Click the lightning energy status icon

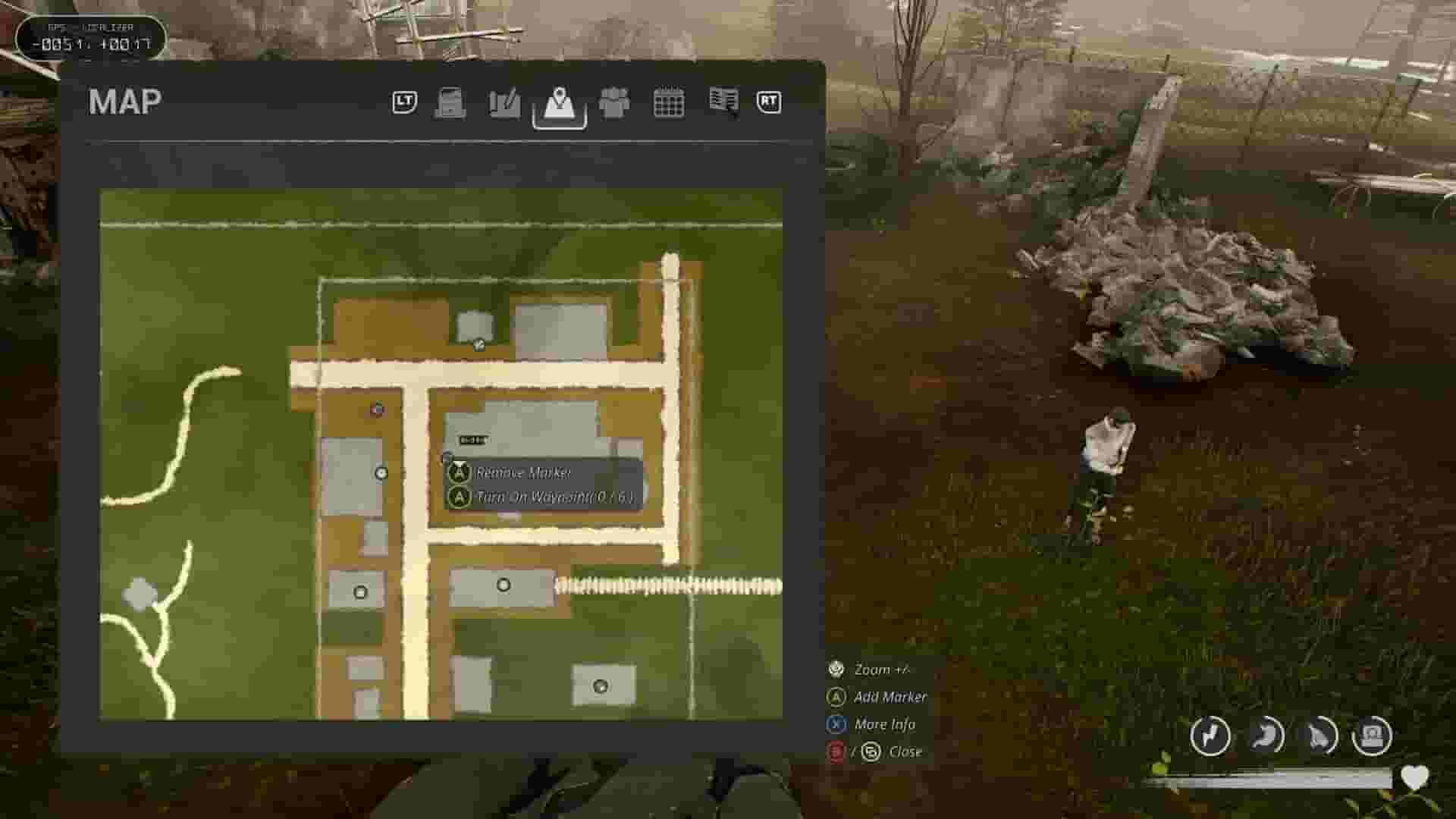(1211, 736)
